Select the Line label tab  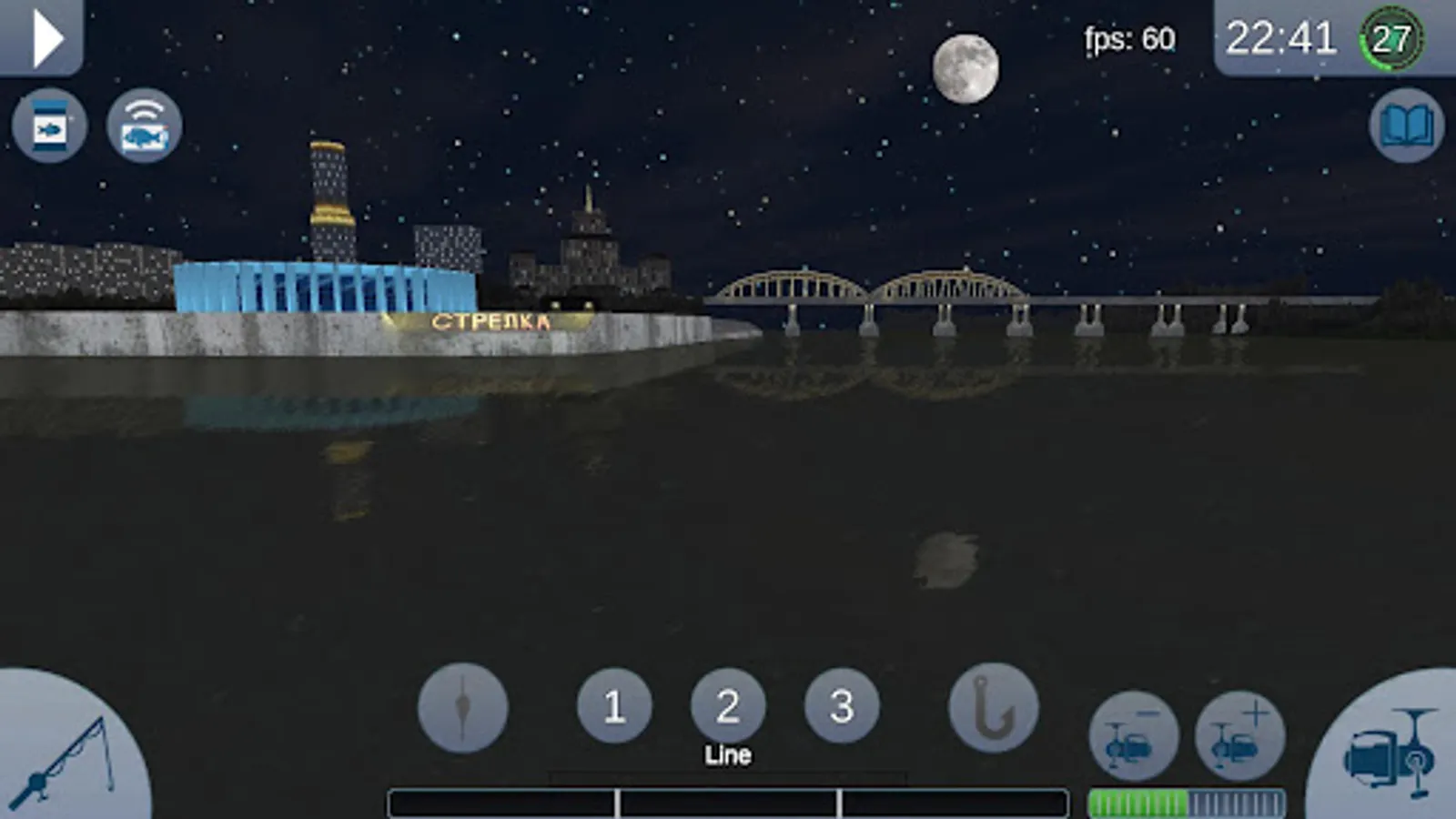pos(727,755)
